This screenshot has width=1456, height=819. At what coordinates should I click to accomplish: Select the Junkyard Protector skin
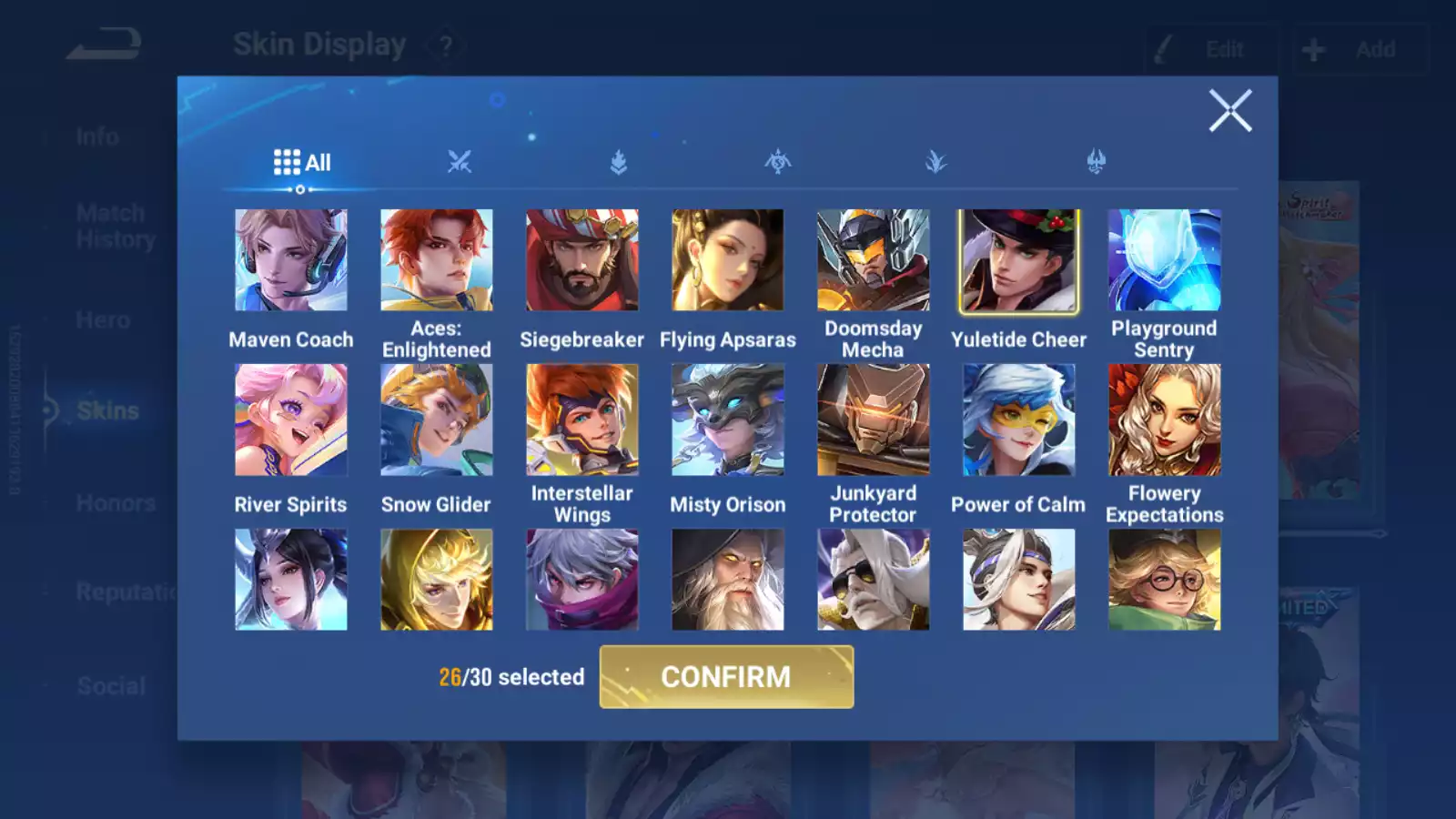point(873,420)
